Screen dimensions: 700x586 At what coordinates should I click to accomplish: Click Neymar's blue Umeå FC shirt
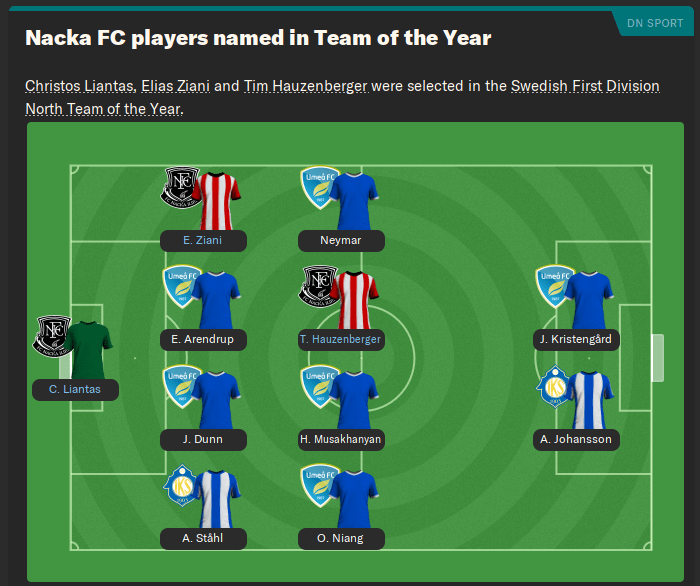pyautogui.click(x=355, y=200)
